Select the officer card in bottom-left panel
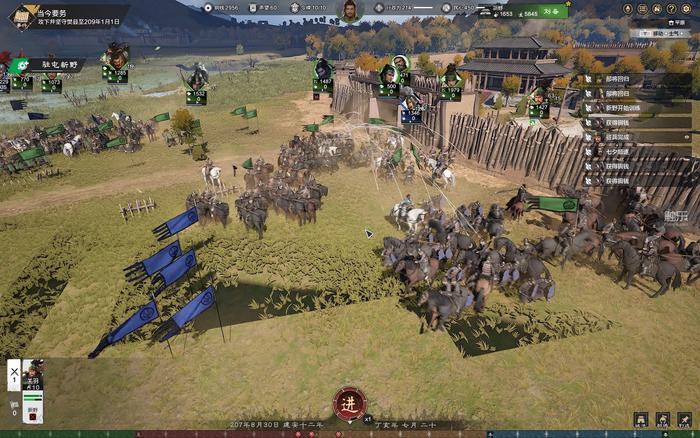The width and height of the screenshot is (700, 438). pyautogui.click(x=32, y=376)
